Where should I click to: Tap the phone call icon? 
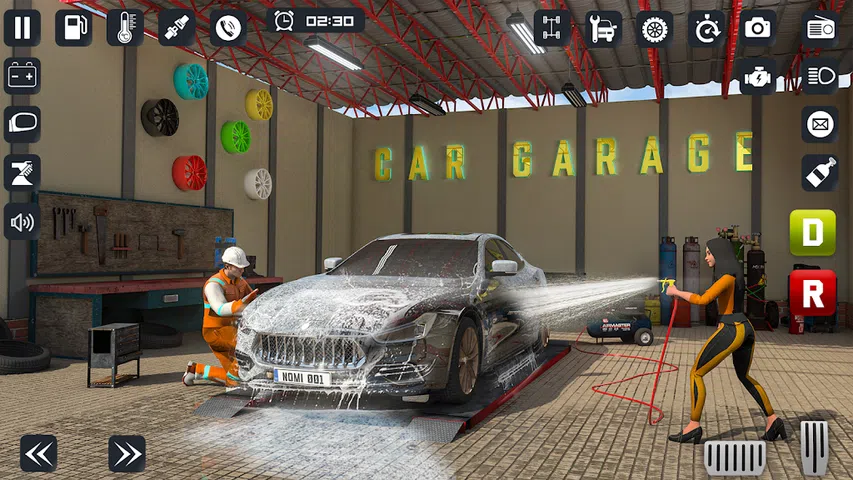(x=229, y=27)
